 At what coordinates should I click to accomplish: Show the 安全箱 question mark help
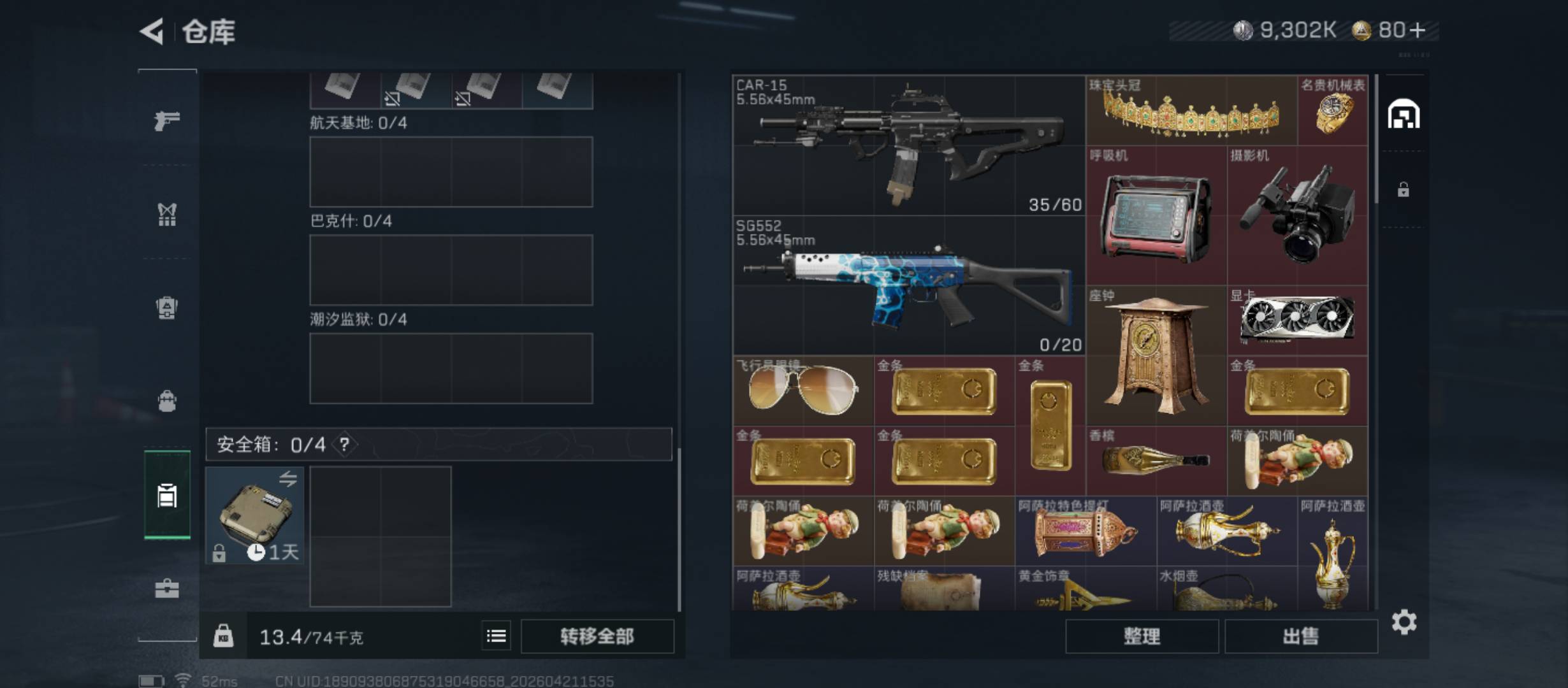(344, 444)
